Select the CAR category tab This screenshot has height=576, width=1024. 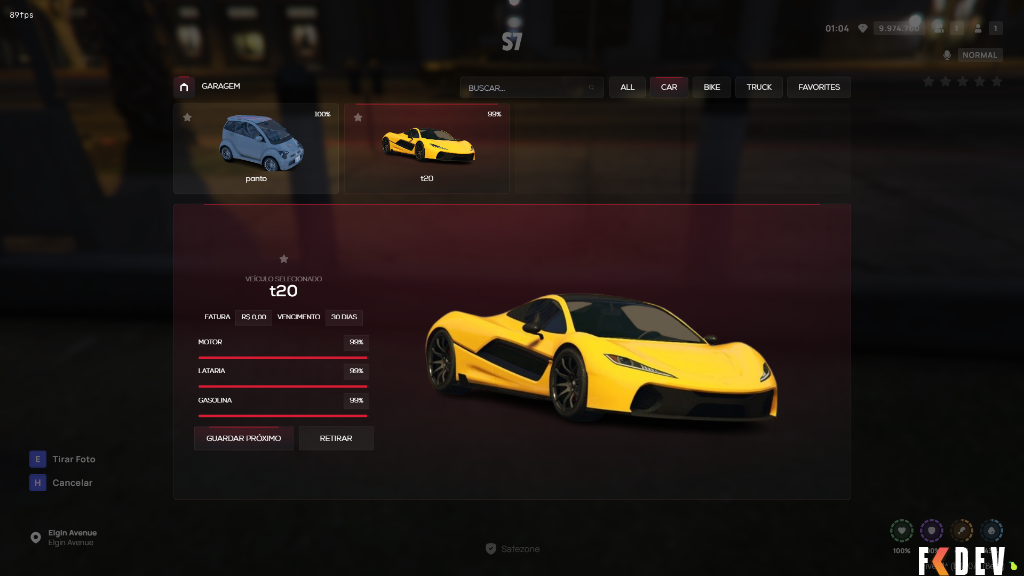tap(669, 88)
